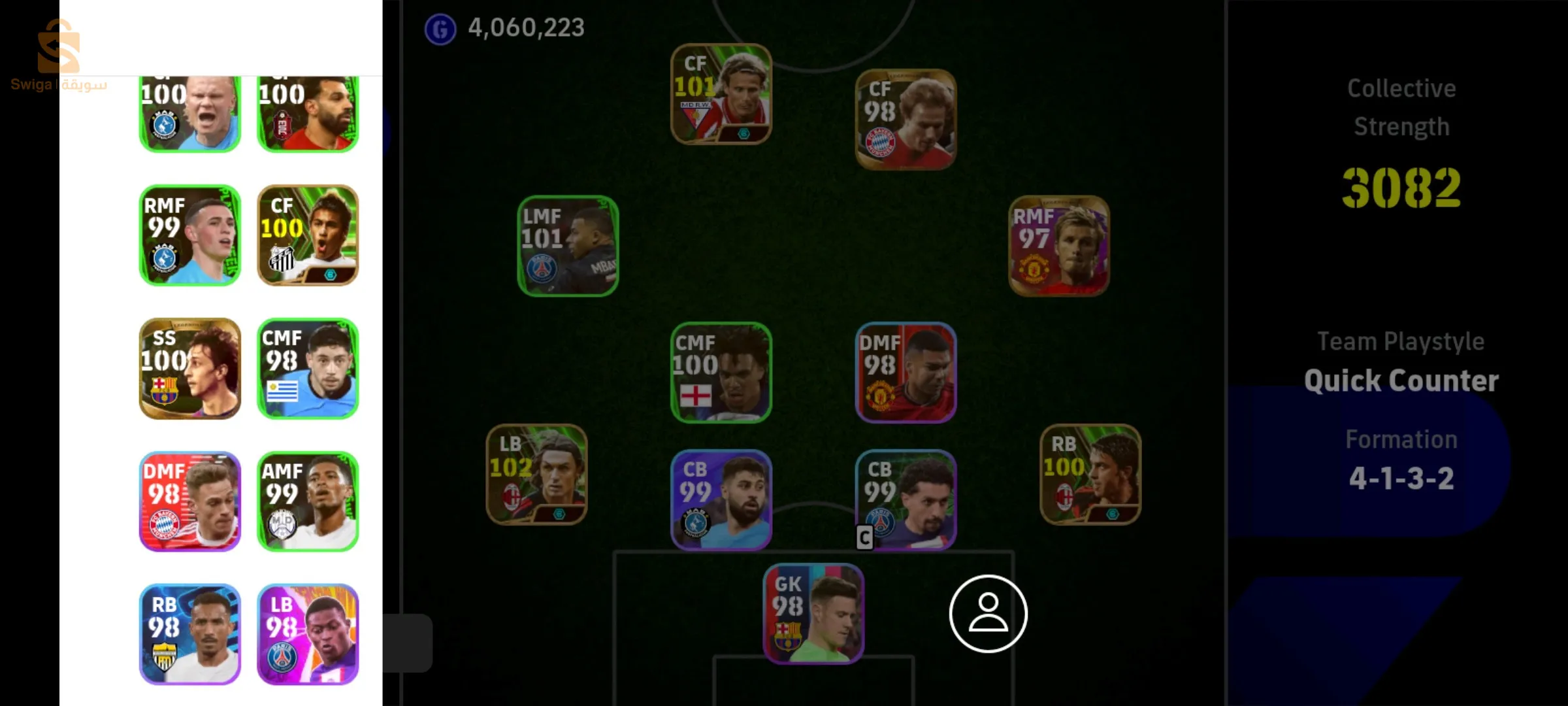Click the CMF 98 Valverde thumbnail in the list
Screen dimensions: 1568x706
tap(308, 368)
